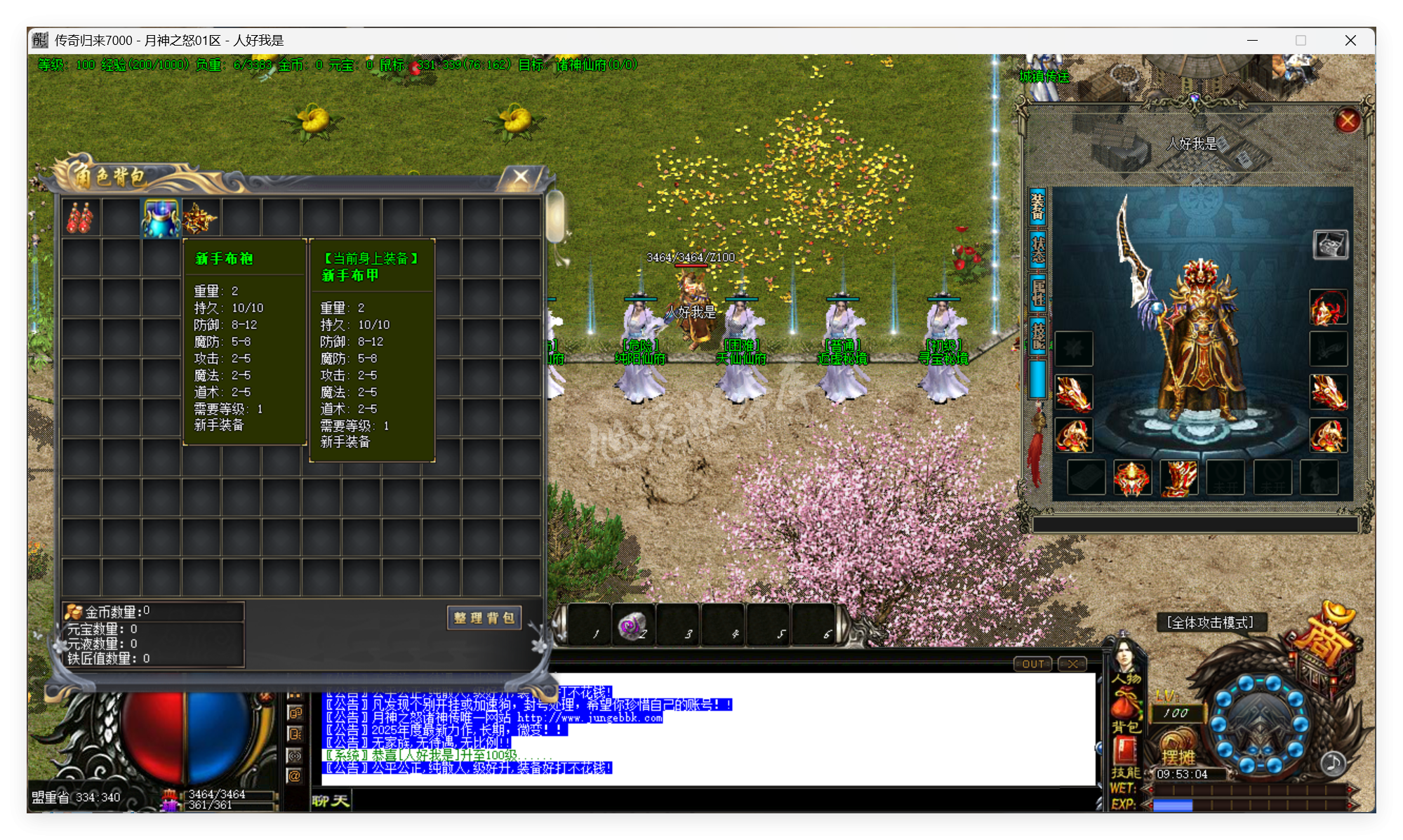1403x840 pixels.
Task: Click the treasure chest icon in equipment panel
Action: [1330, 246]
